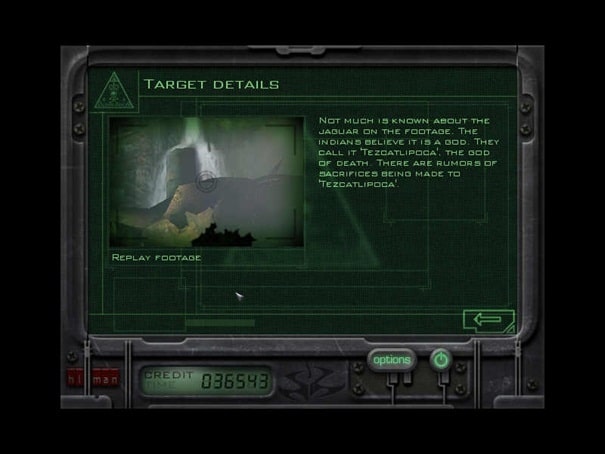Viewport: 605px width, 454px height.
Task: Select the jaguar footage thumbnail
Action: (x=206, y=182)
